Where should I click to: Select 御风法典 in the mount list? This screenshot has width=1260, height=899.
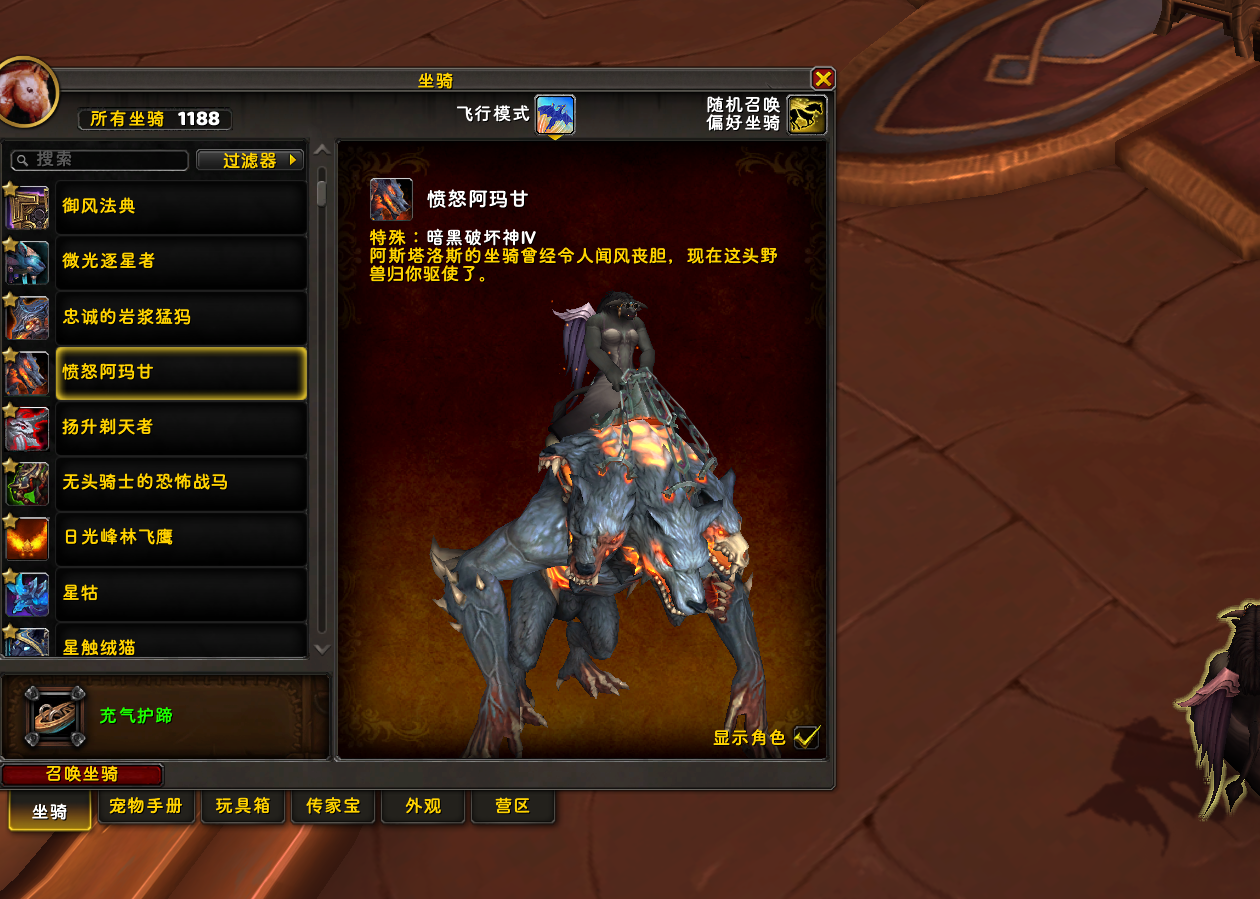[180, 206]
